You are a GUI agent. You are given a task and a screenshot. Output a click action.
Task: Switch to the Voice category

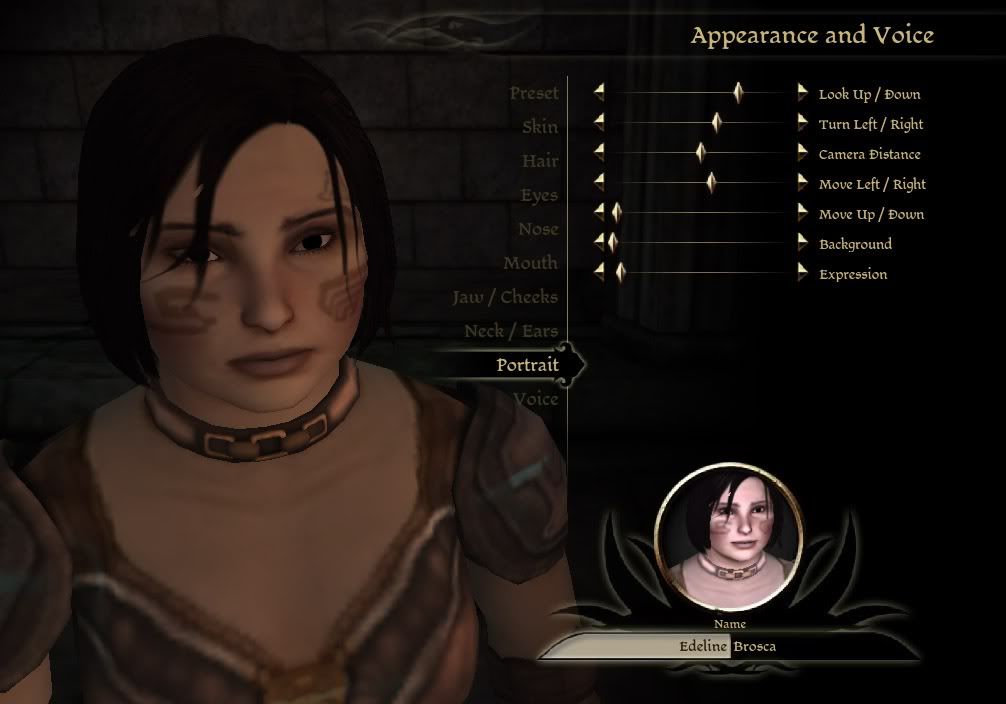point(535,399)
